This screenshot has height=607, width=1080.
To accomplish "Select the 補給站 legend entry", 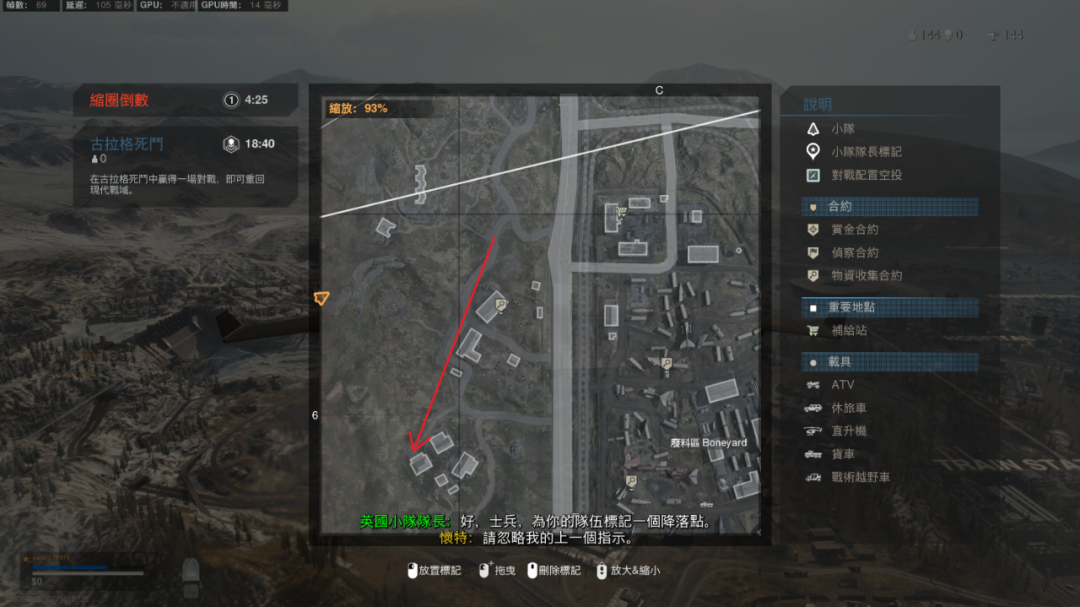I will click(848, 330).
